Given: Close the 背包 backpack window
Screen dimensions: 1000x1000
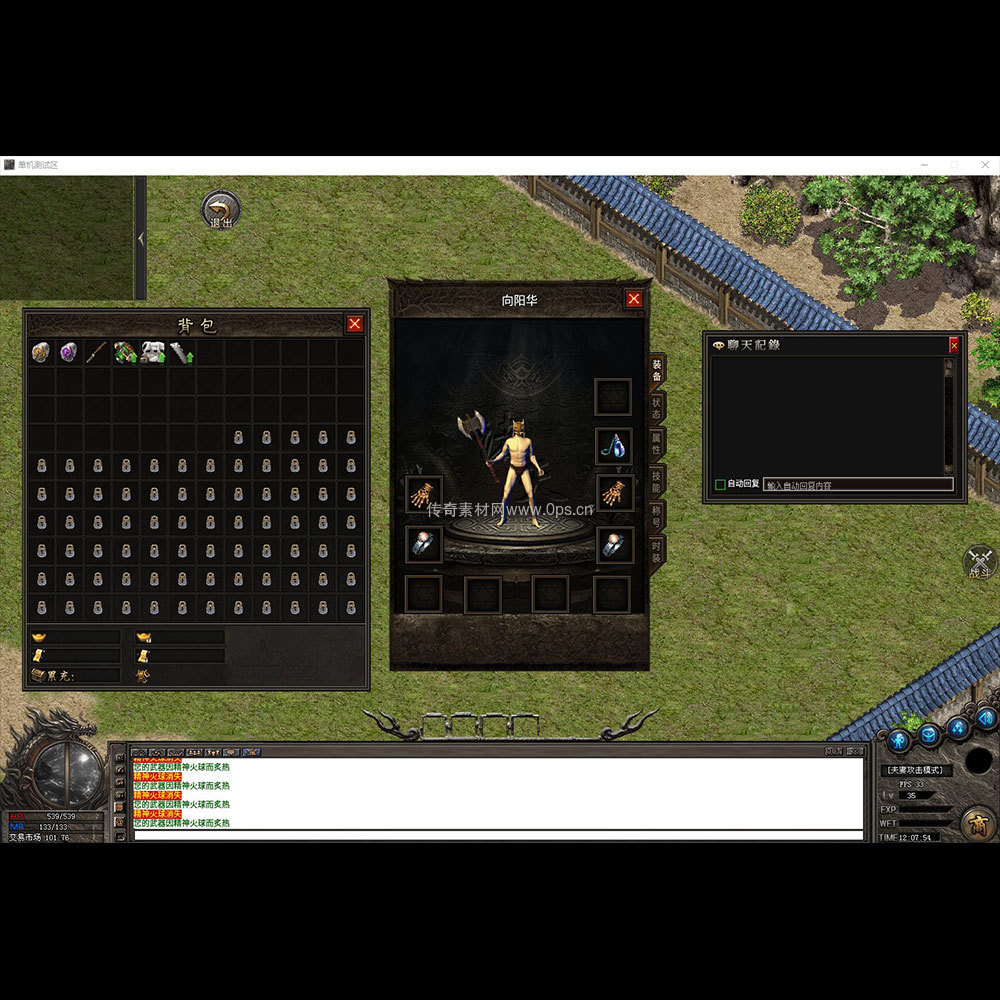Looking at the screenshot, I should tap(354, 324).
